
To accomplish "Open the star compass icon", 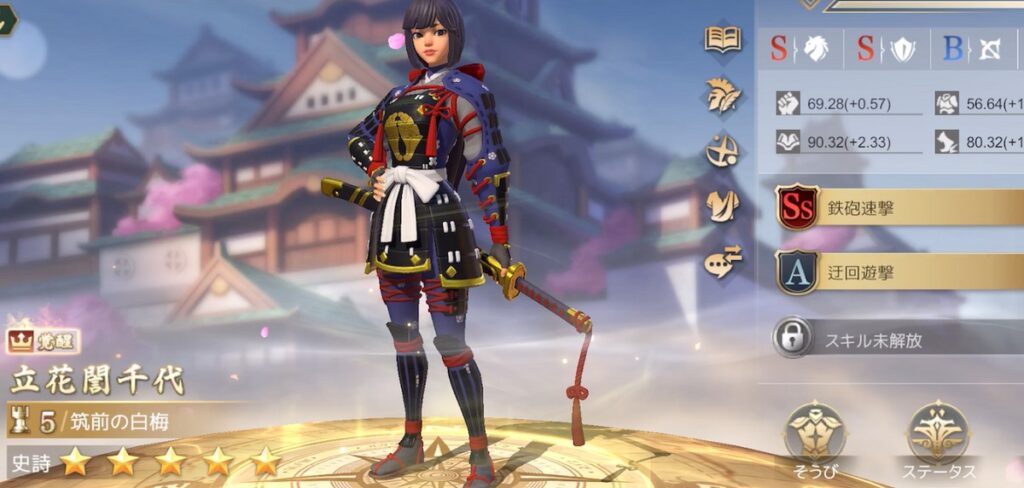I will 723,150.
